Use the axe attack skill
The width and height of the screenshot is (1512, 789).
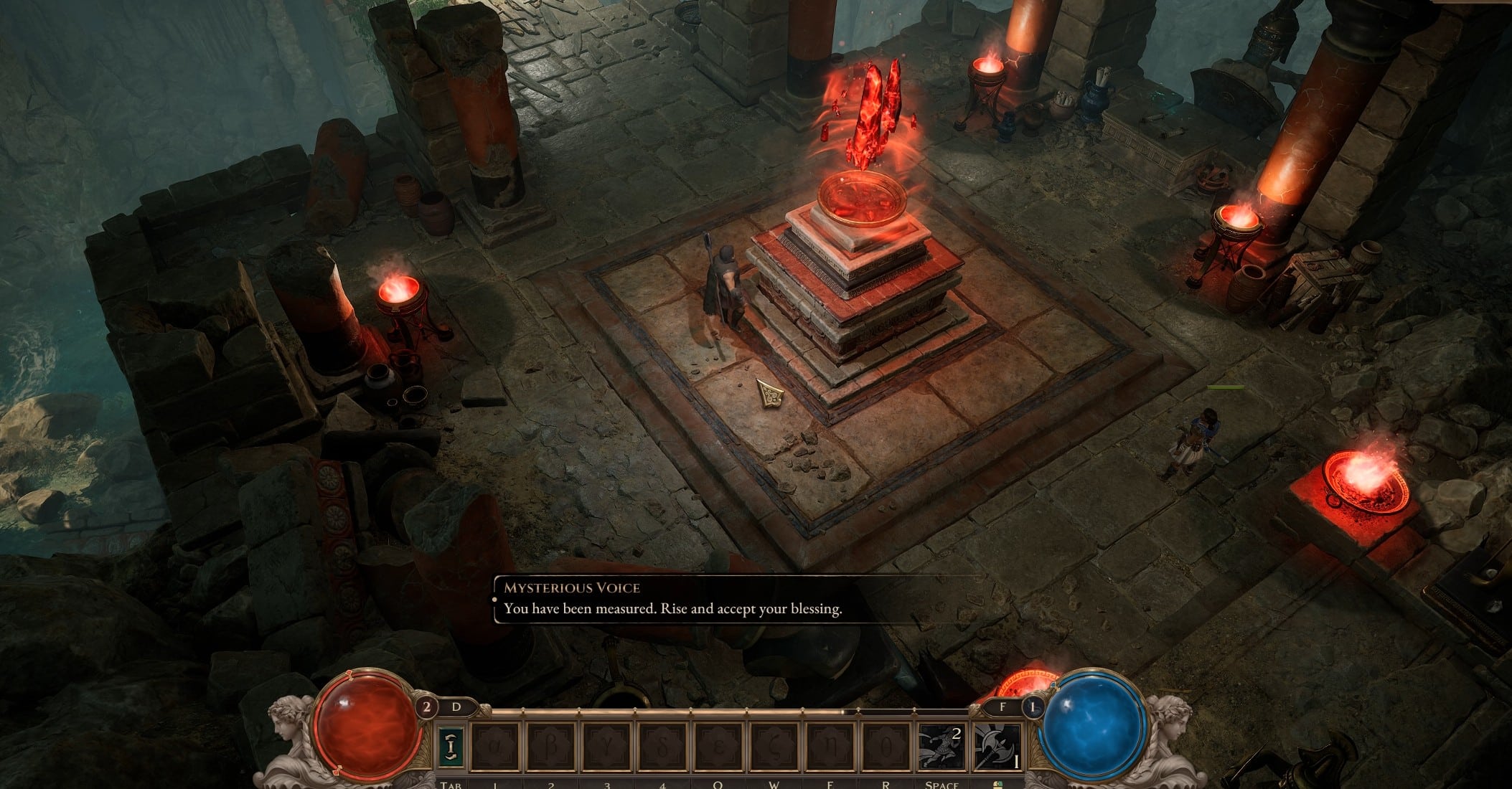pyautogui.click(x=998, y=747)
